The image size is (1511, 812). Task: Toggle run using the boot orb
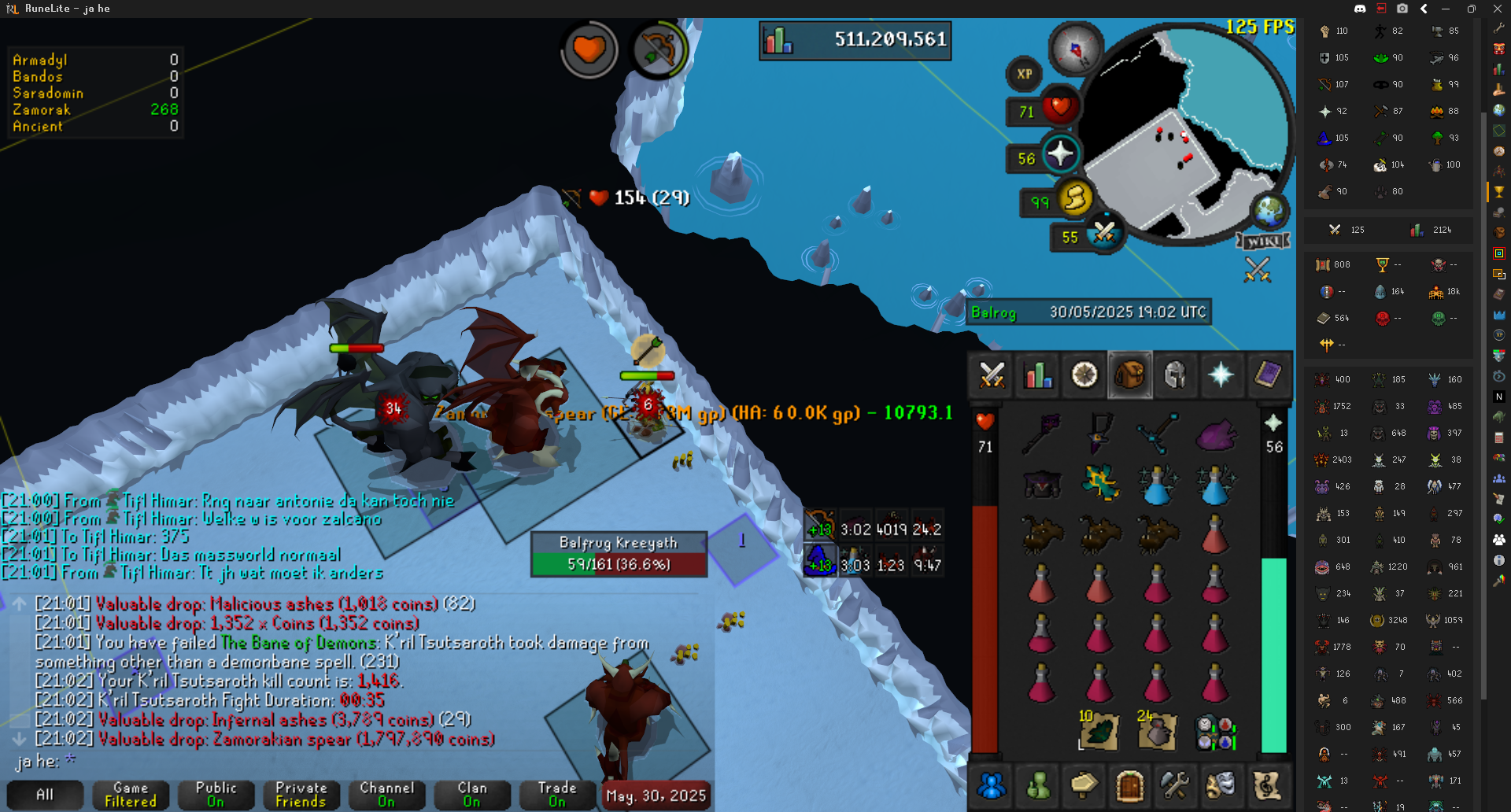coord(1075,197)
